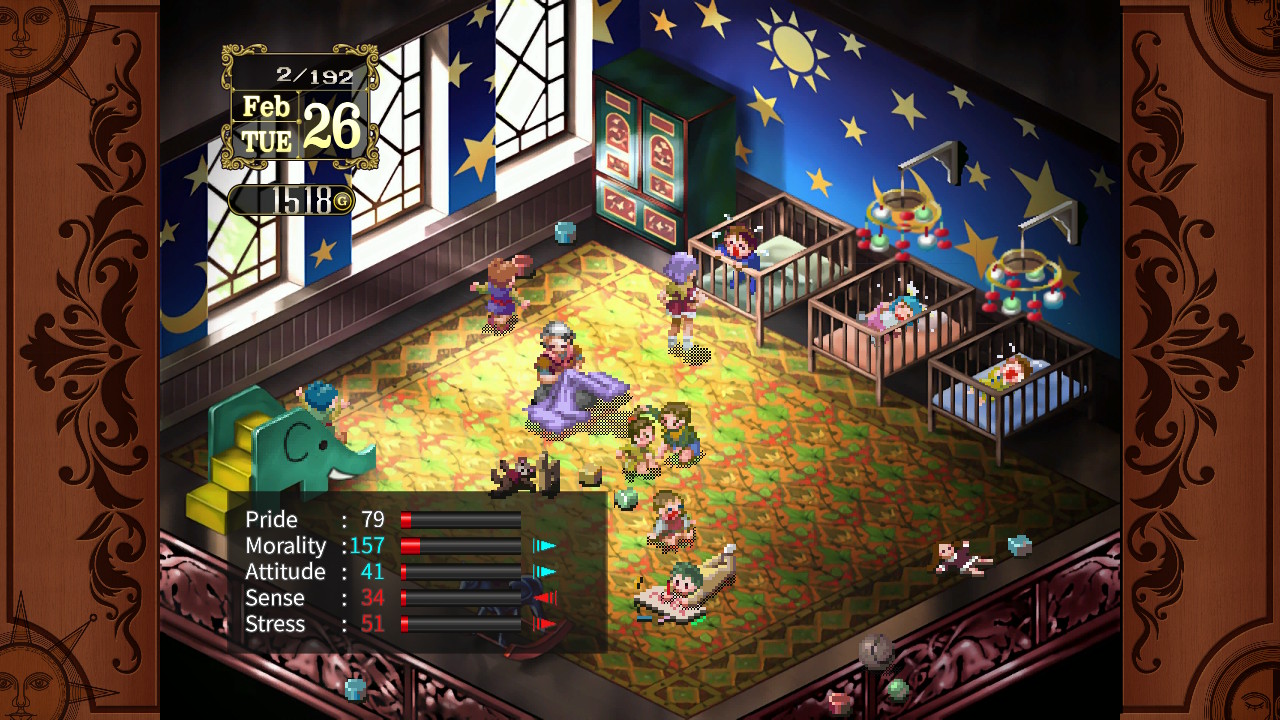Select the Pride label in the stats panel
1280x720 pixels.
pyautogui.click(x=270, y=520)
